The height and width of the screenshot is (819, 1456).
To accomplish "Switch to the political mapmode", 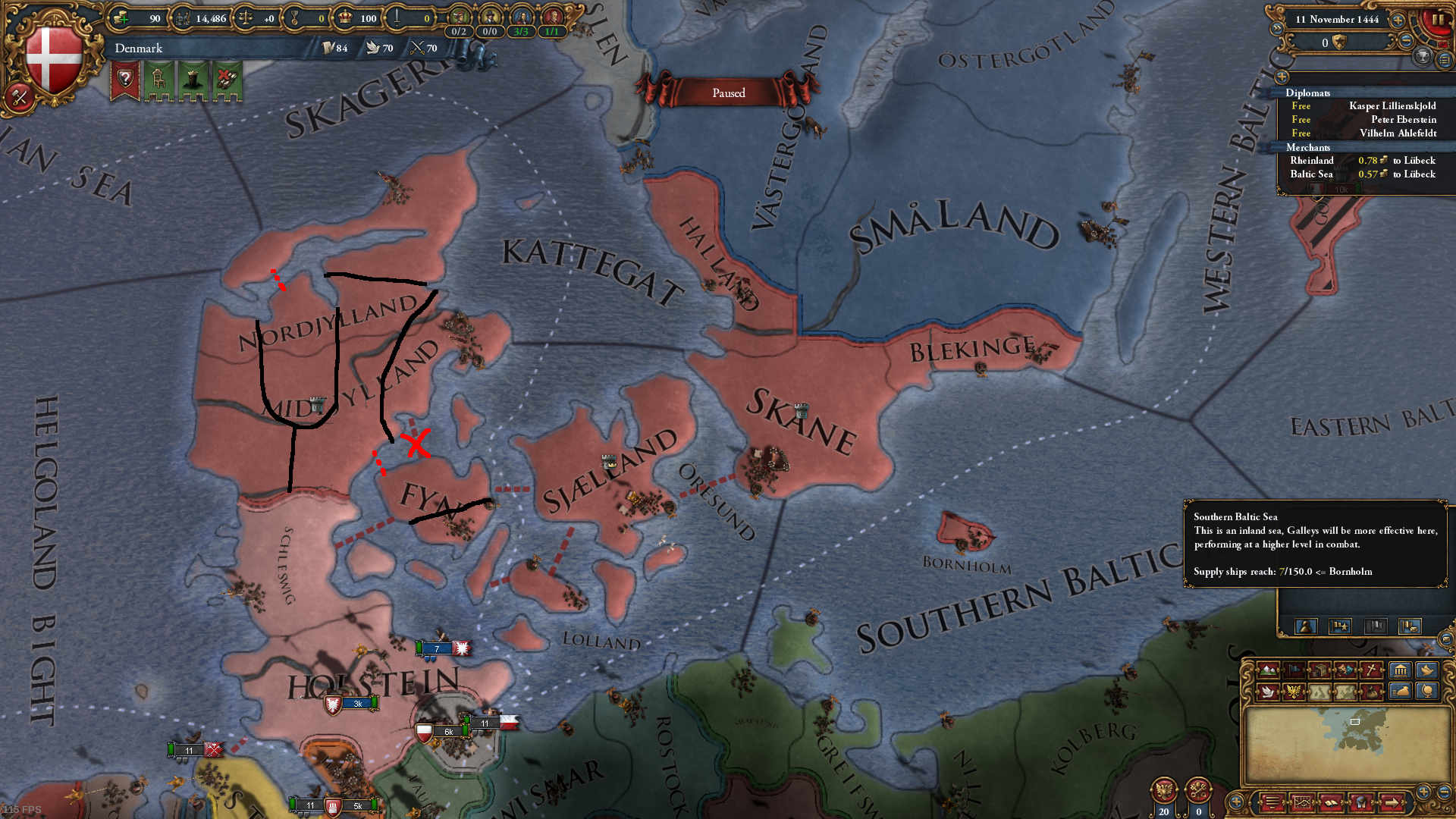I will pos(1294,670).
